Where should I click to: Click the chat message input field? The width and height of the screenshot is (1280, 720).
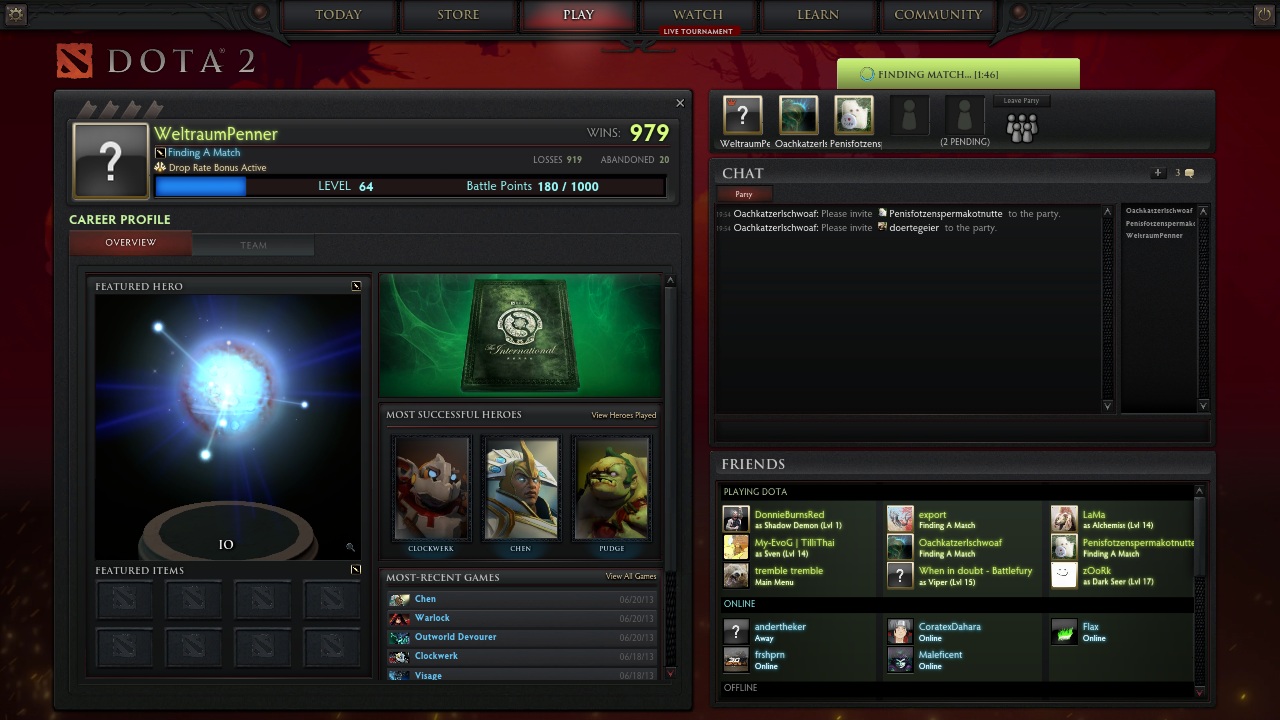tap(960, 430)
